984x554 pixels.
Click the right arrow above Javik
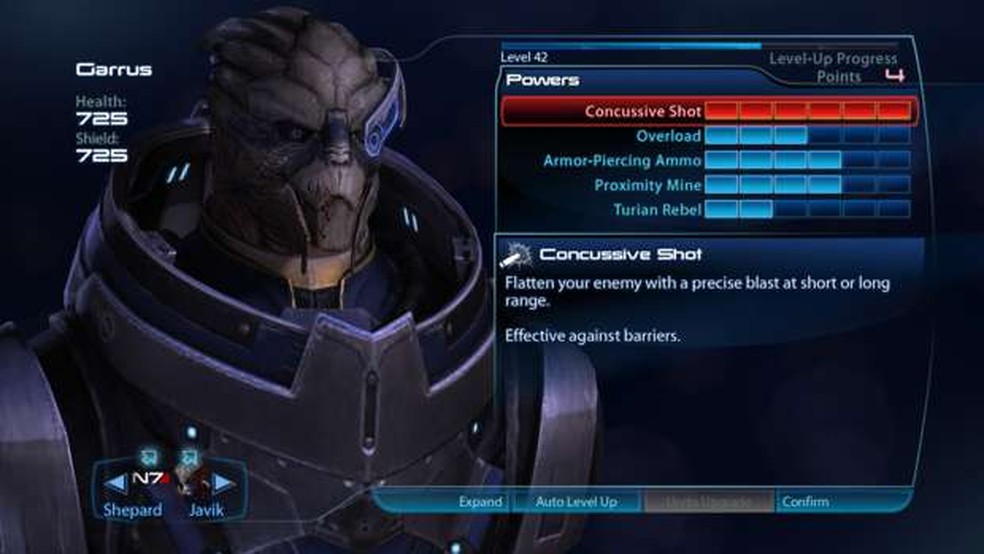click(x=223, y=484)
